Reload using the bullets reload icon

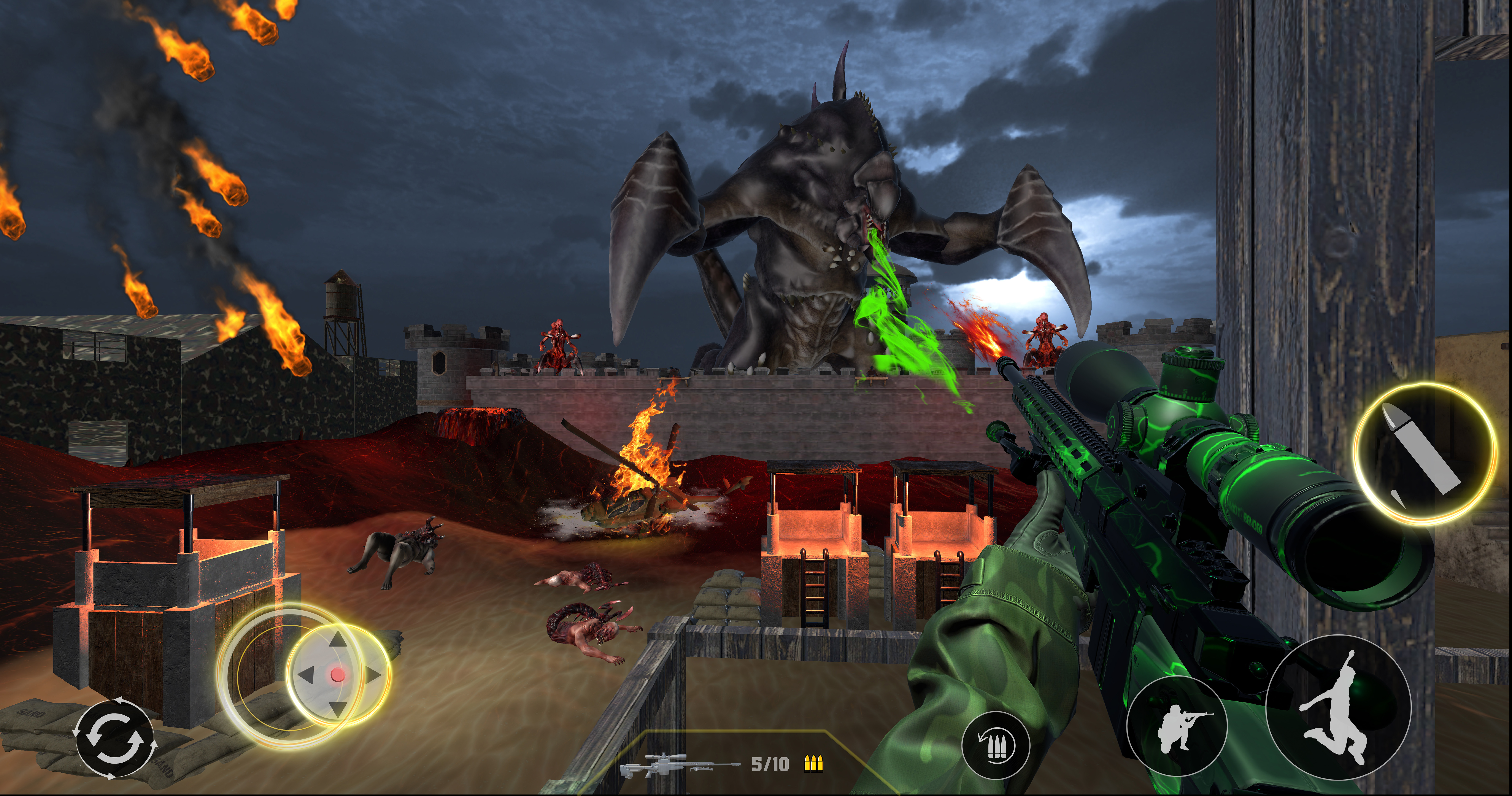click(x=996, y=745)
